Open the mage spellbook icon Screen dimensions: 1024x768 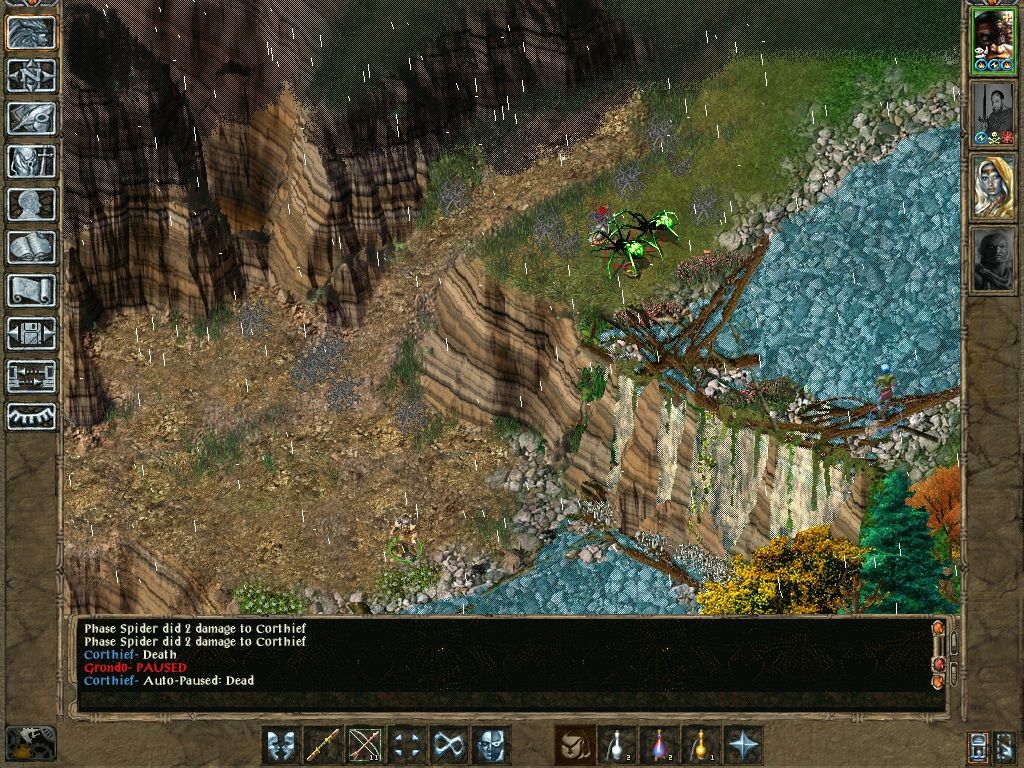click(x=31, y=247)
